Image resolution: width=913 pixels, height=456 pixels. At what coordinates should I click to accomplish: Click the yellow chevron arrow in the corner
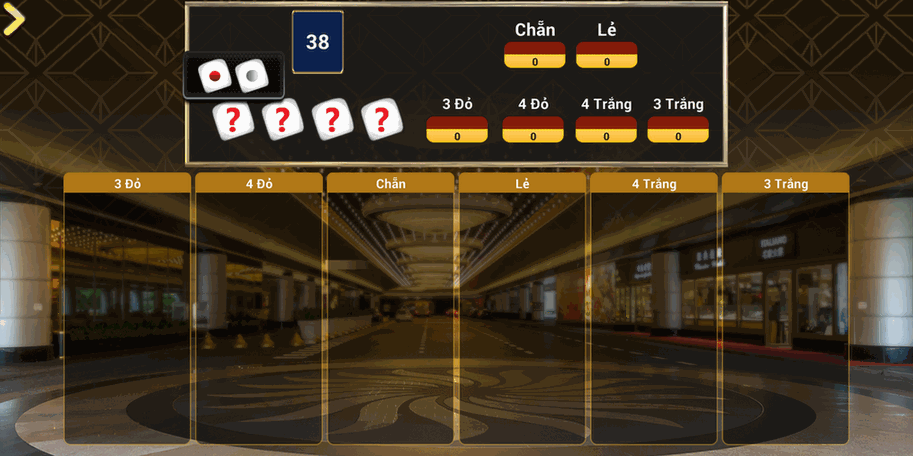pos(14,19)
